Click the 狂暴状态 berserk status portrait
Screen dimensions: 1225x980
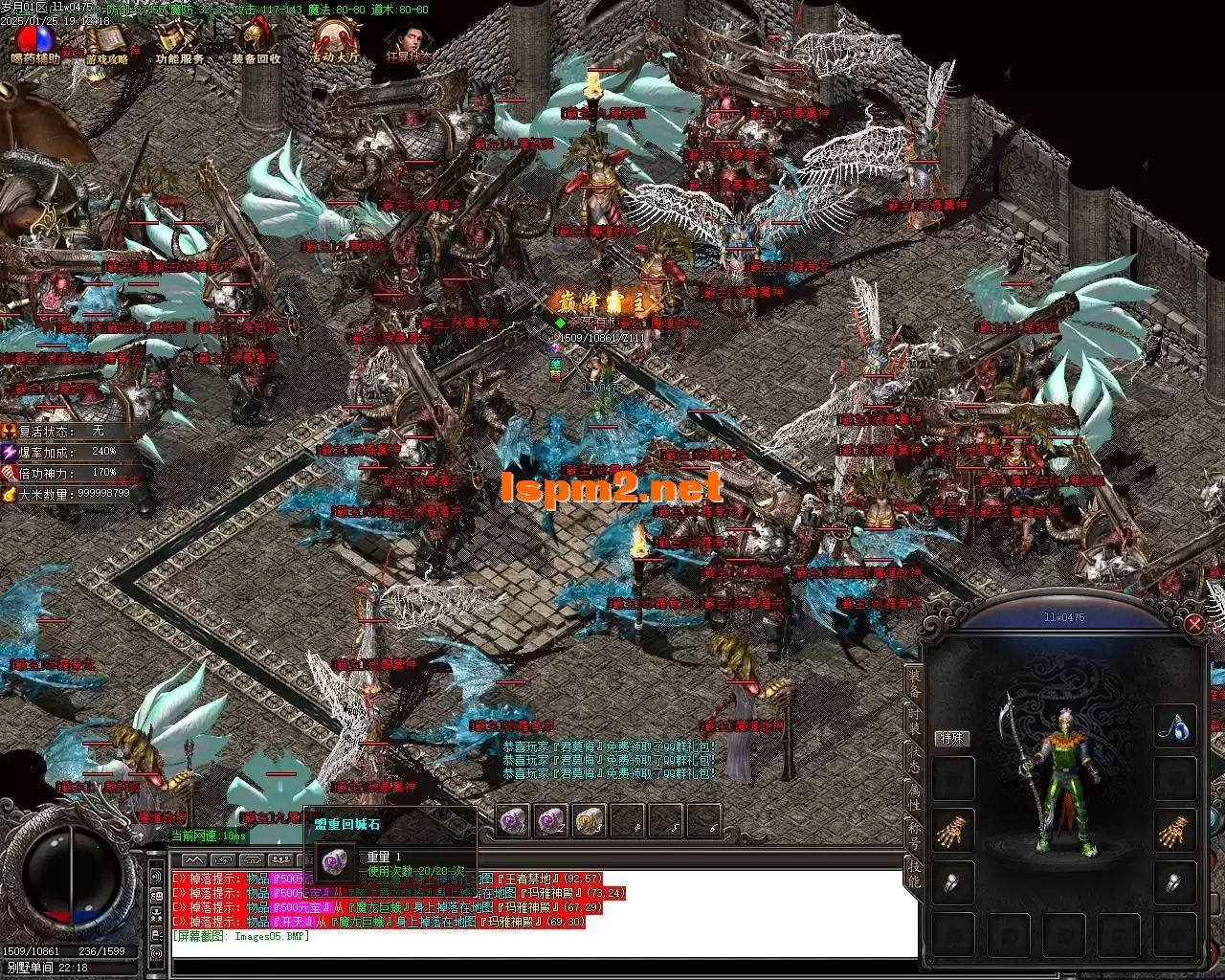[x=407, y=41]
